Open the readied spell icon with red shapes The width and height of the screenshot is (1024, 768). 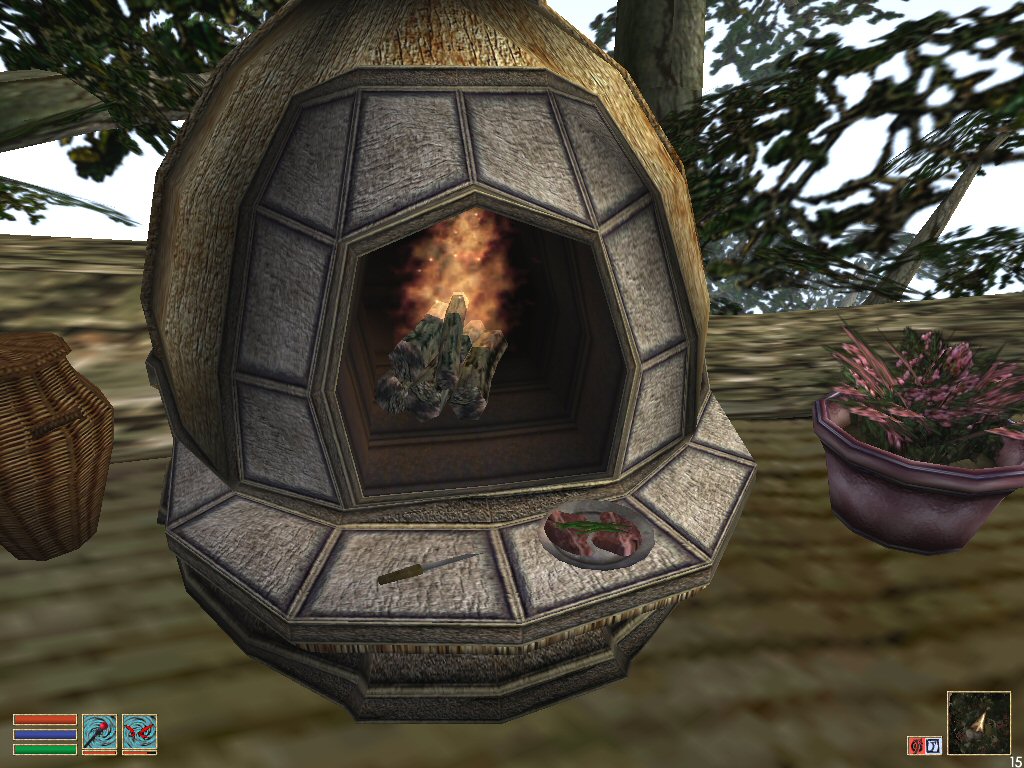[139, 732]
